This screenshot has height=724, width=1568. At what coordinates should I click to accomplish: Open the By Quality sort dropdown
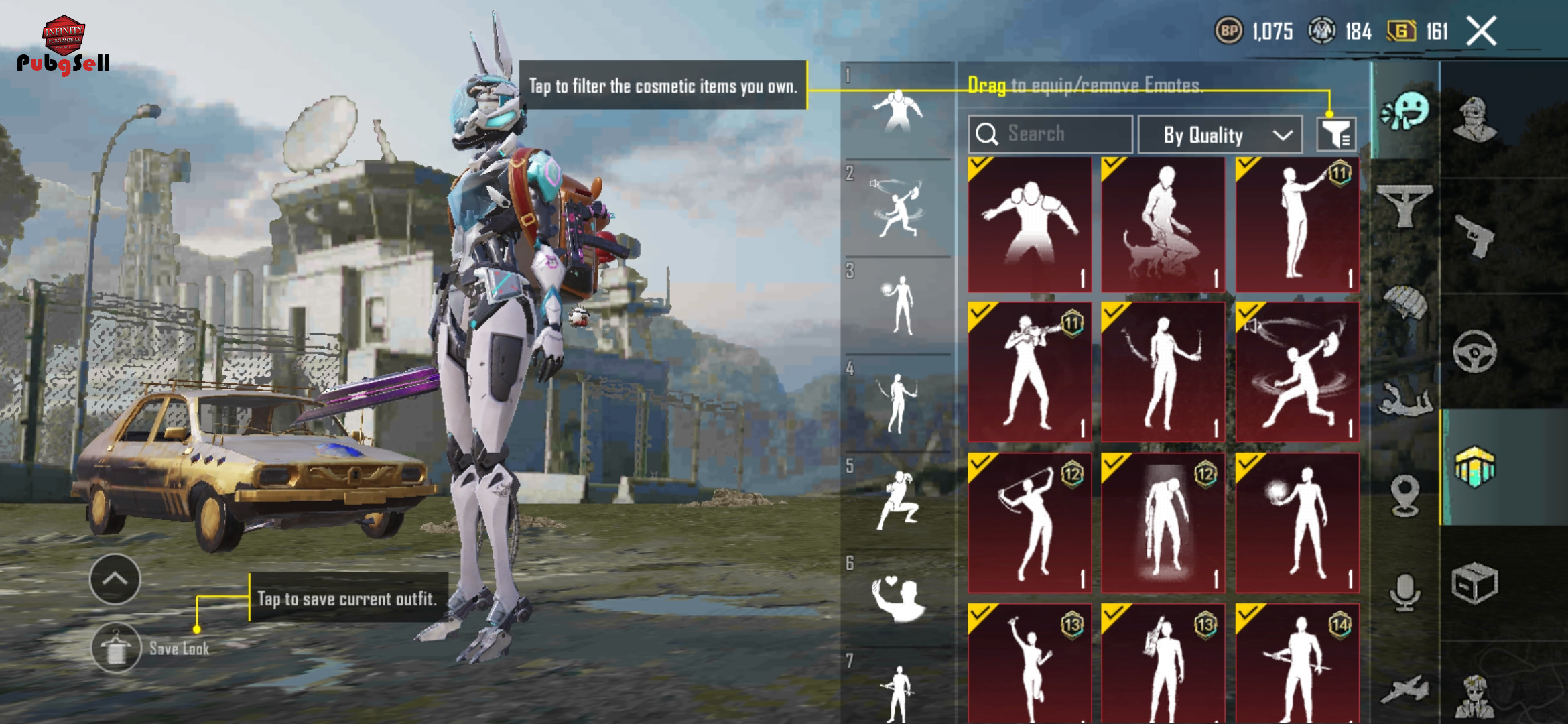[x=1220, y=135]
